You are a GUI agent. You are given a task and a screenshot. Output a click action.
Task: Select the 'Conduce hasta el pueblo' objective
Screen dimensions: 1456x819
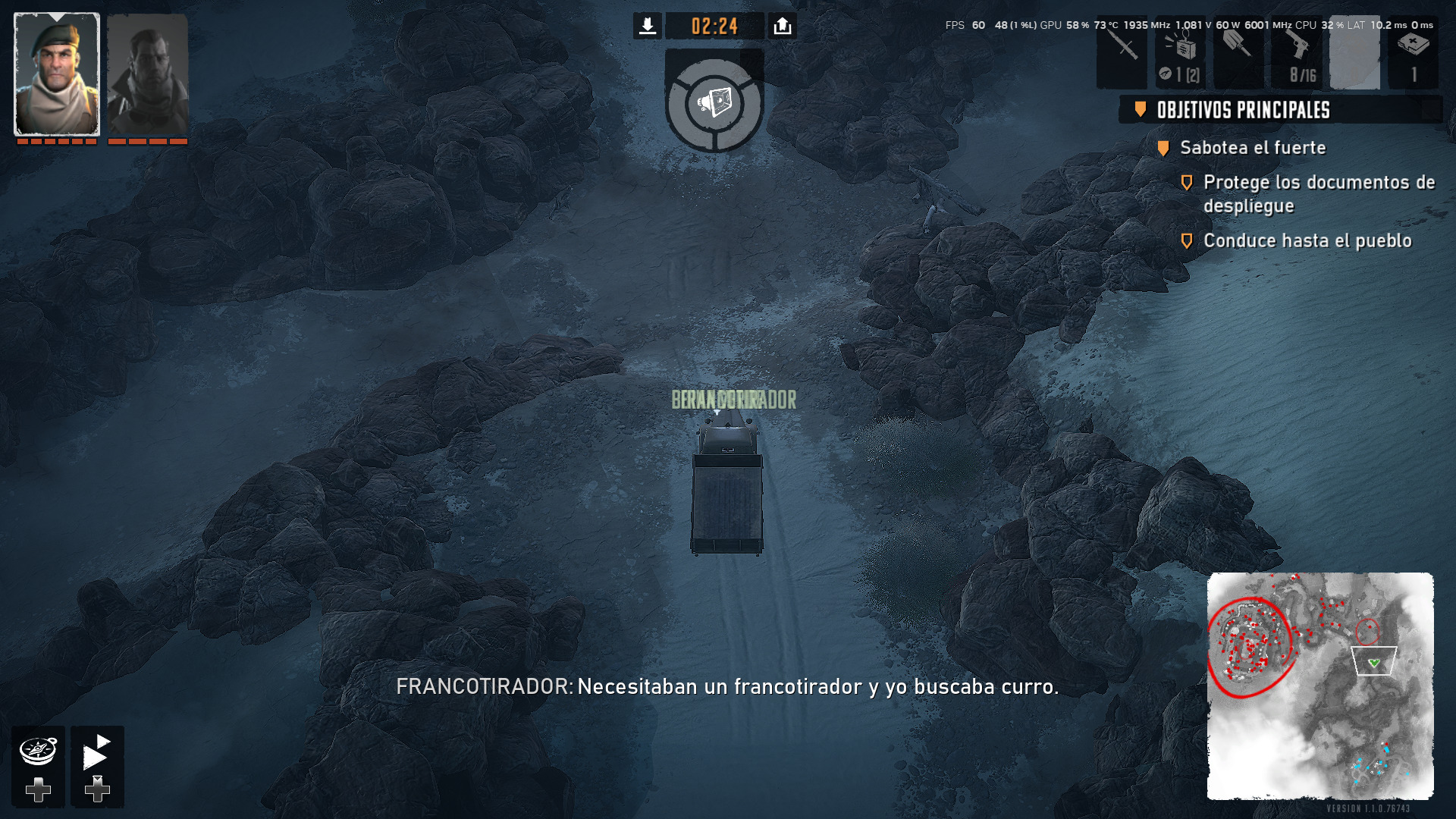click(1307, 241)
